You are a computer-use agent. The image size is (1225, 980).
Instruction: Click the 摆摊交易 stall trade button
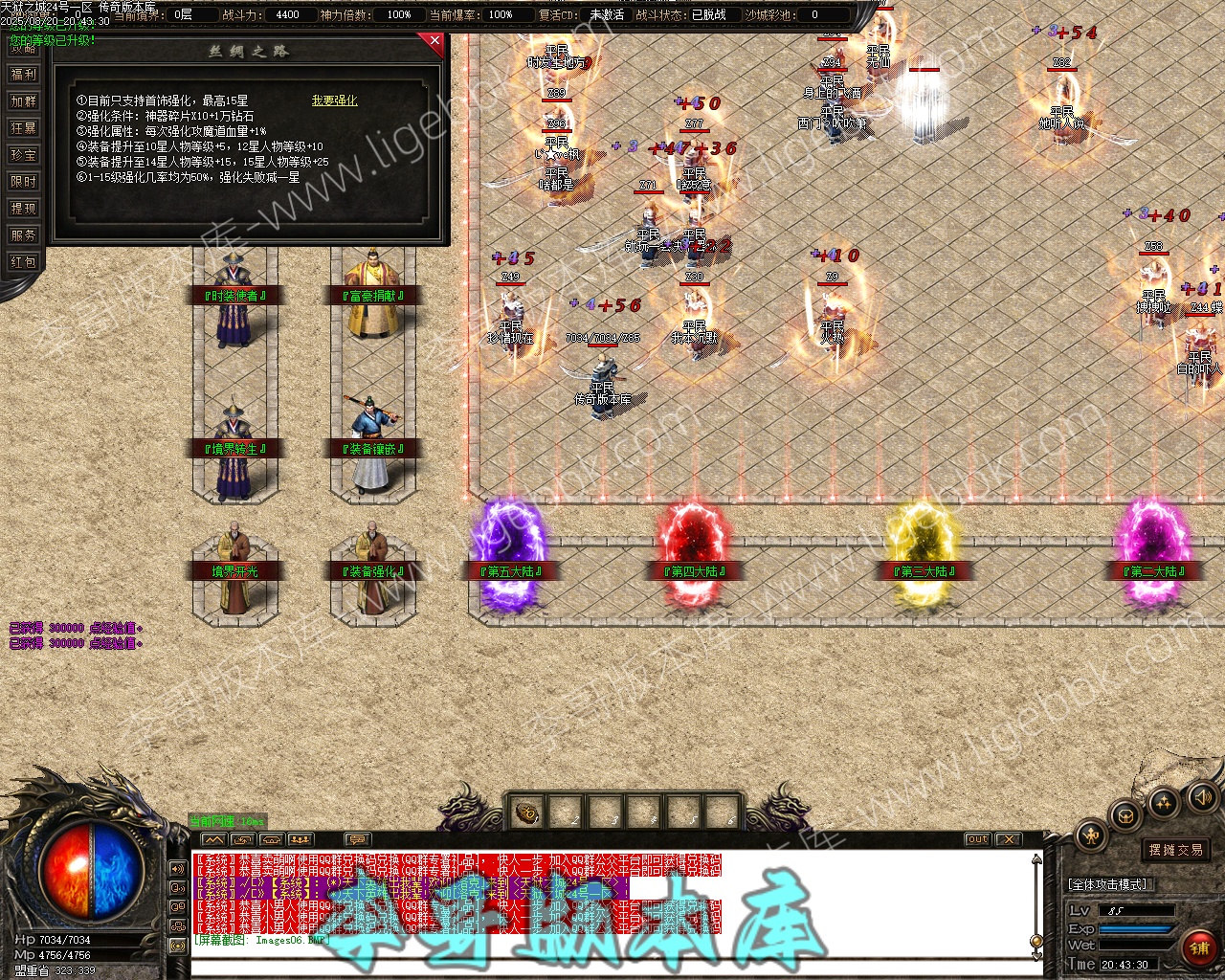click(1176, 850)
